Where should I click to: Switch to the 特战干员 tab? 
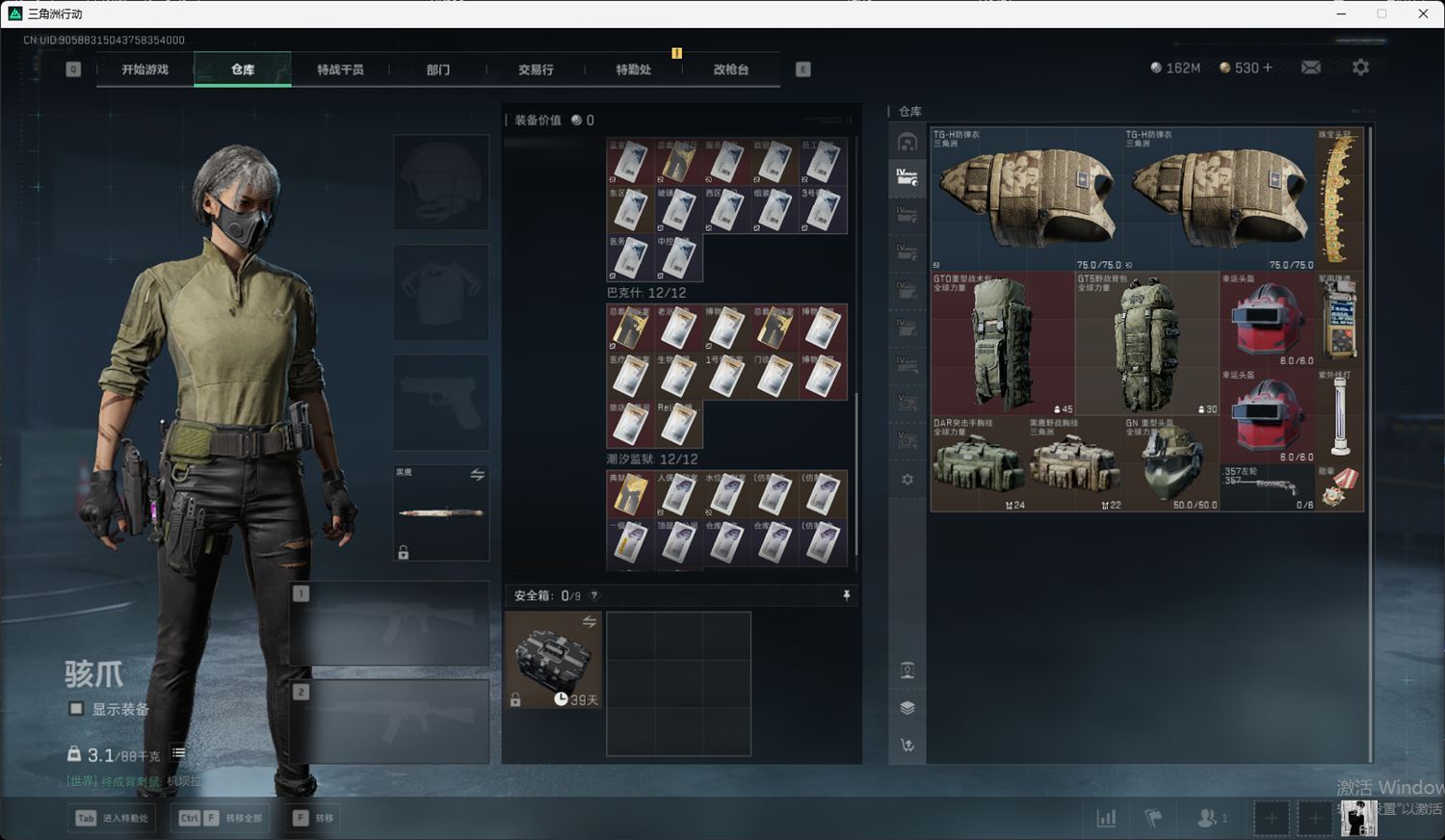pos(340,69)
